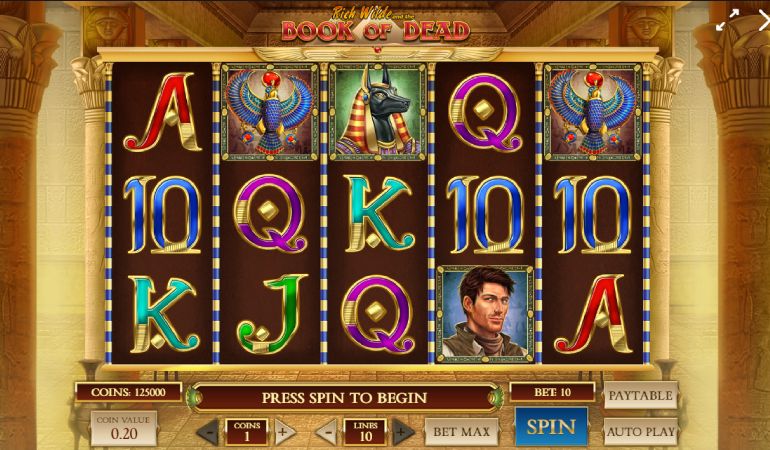Increase the number of coins
Viewport: 770px width, 450px height.
point(283,433)
